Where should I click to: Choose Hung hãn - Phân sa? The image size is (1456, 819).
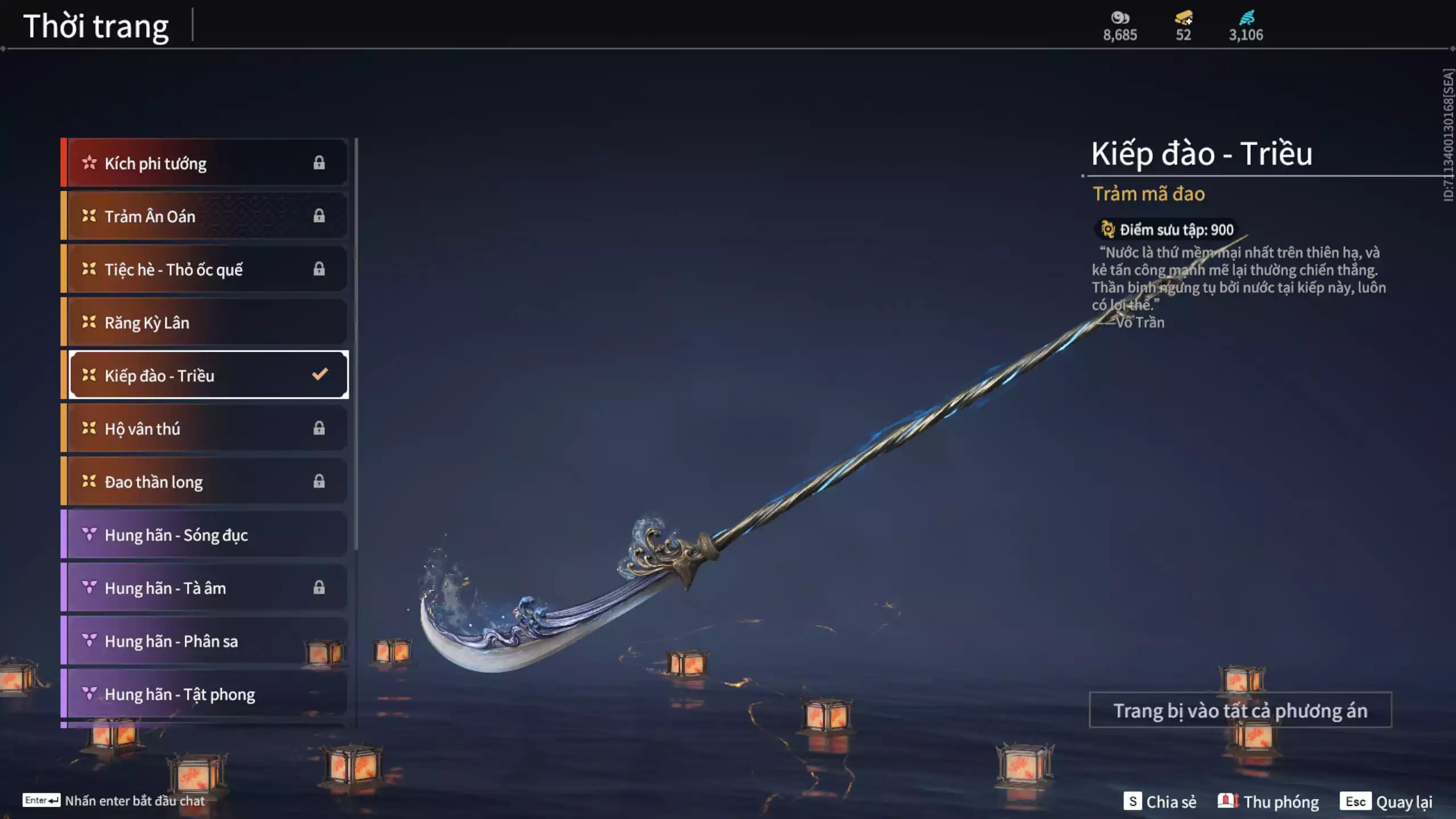205,641
